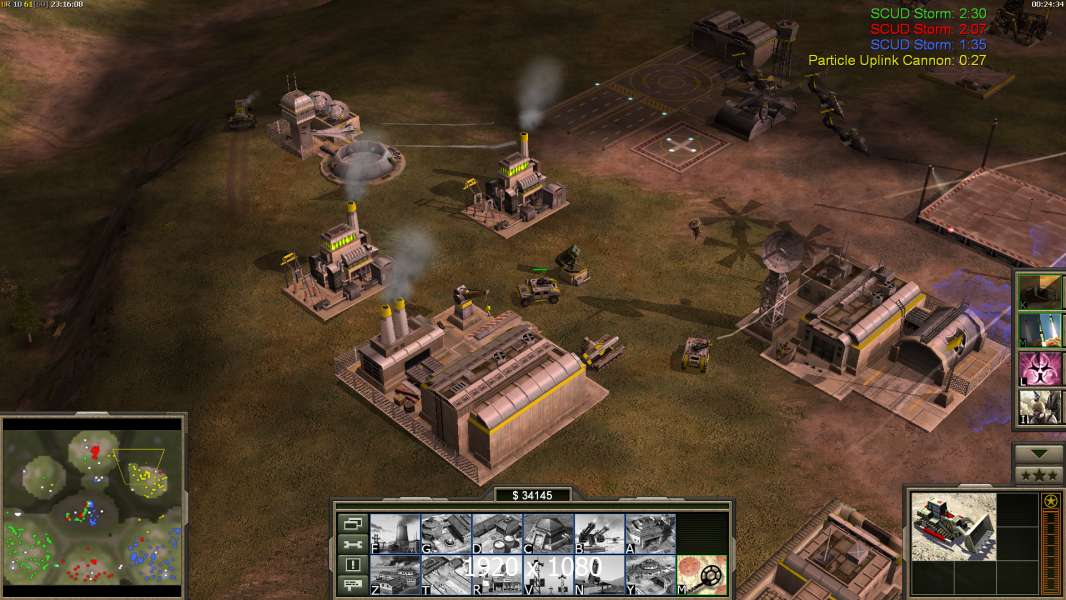Select the airfield build icon labeled T
The image size is (1066, 600).
(446, 575)
